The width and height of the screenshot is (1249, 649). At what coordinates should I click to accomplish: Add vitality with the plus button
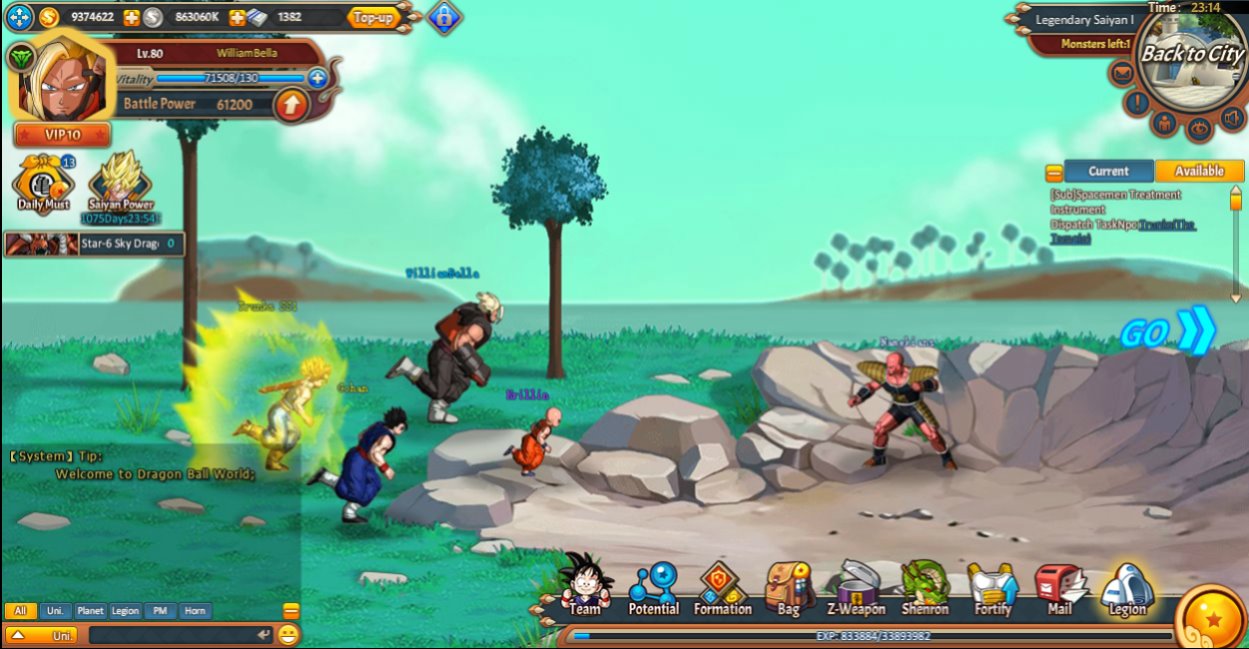coord(318,78)
